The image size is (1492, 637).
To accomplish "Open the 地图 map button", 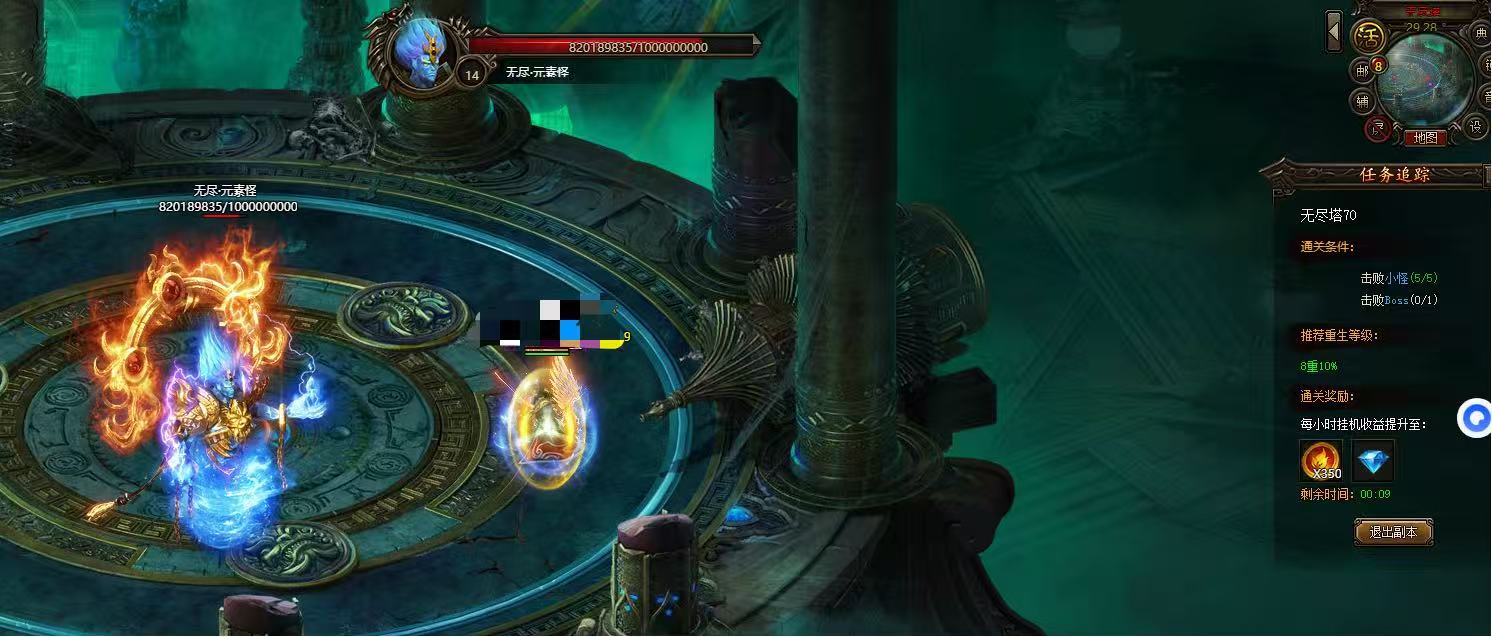I will tap(1425, 138).
